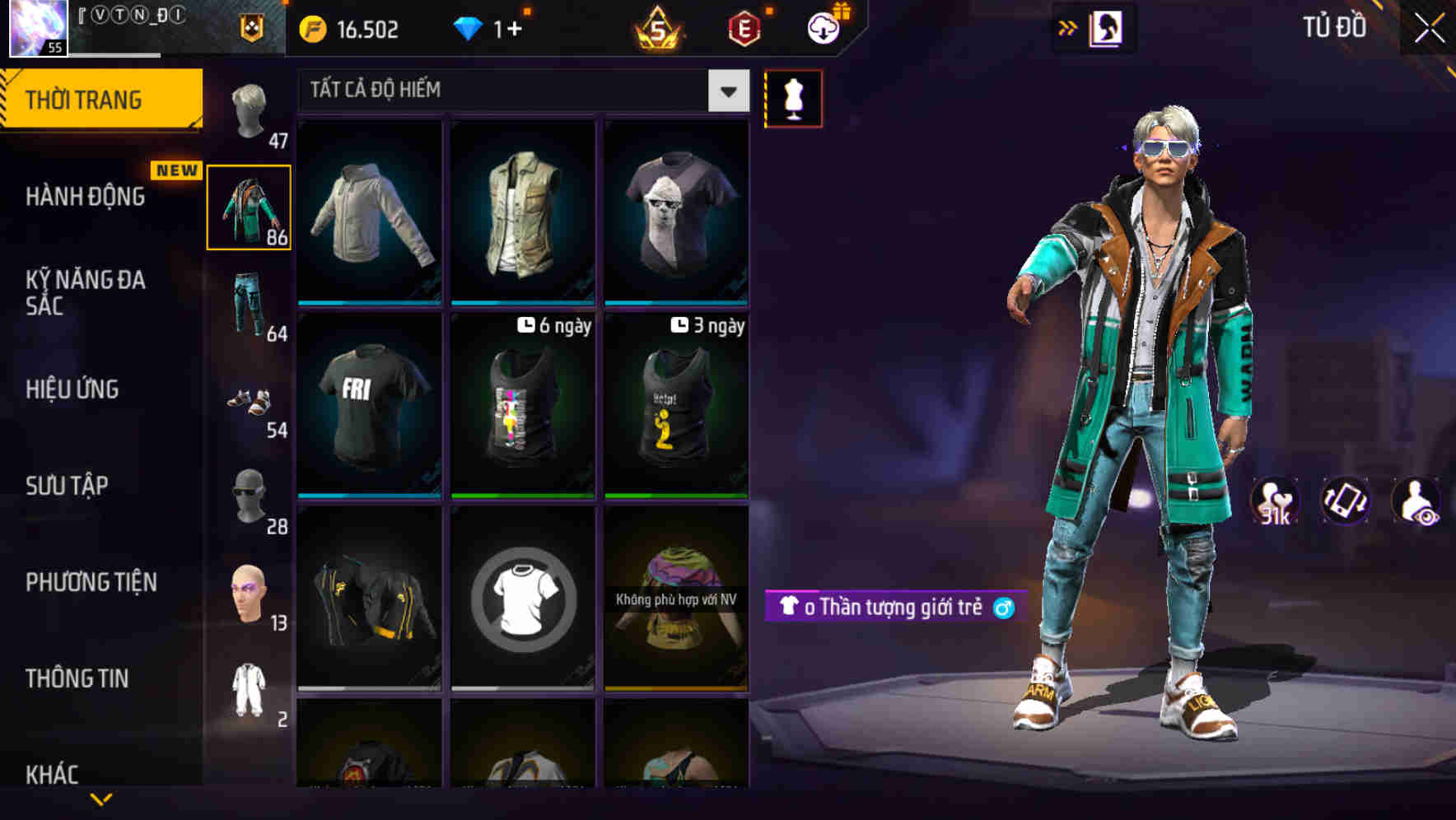The height and width of the screenshot is (820, 1456).
Task: Open the mannequin try-on preview icon
Action: (x=792, y=98)
